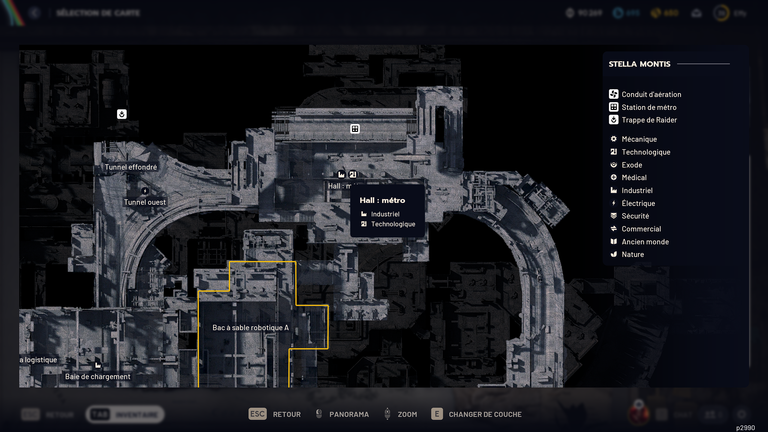Image resolution: width=768 pixels, height=432 pixels.
Task: Select the Mécanique loot category
Action: pyautogui.click(x=638, y=139)
